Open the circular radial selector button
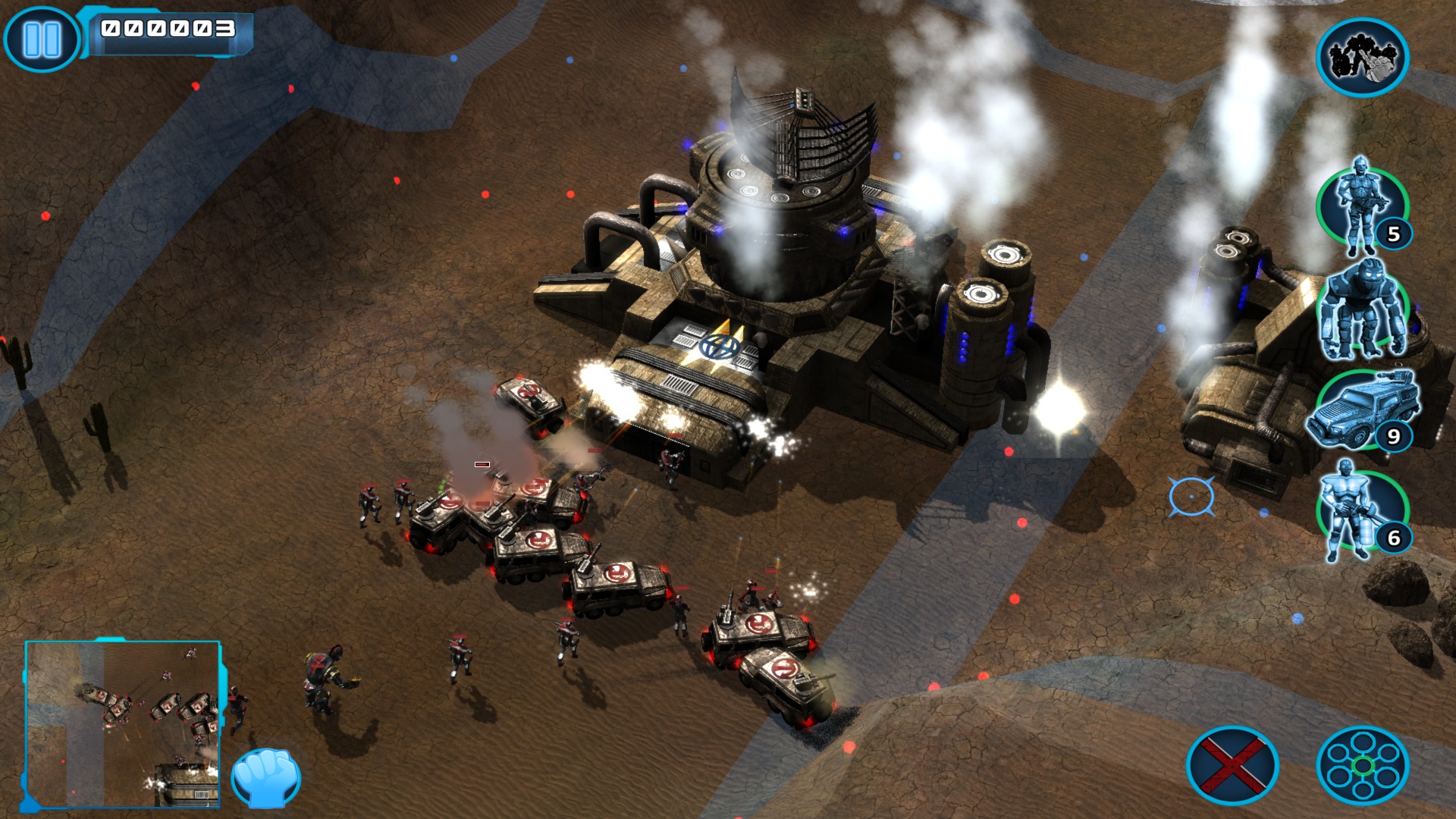Viewport: 1456px width, 819px height. (1362, 765)
